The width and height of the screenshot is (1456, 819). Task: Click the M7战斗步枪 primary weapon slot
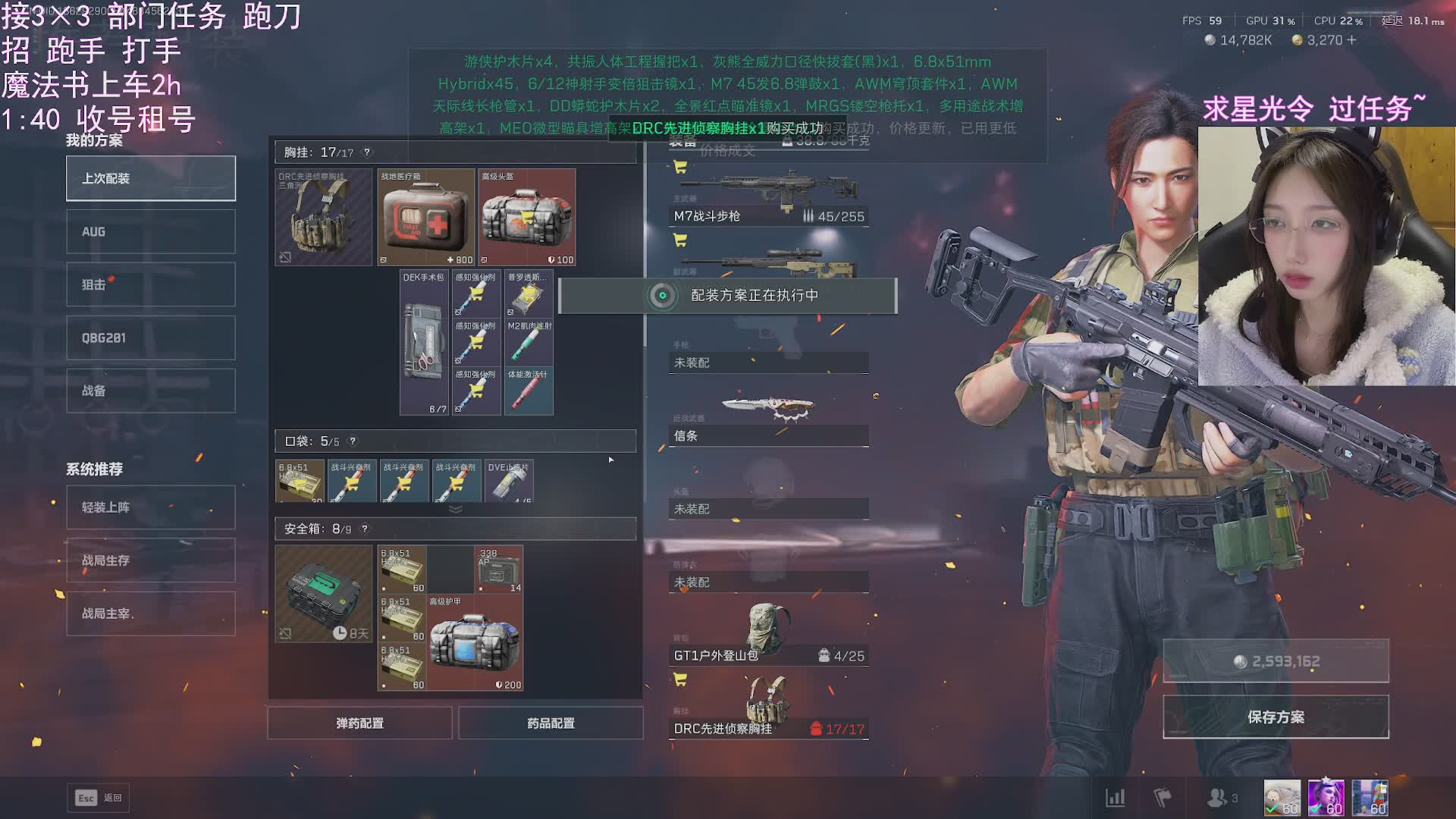[768, 197]
